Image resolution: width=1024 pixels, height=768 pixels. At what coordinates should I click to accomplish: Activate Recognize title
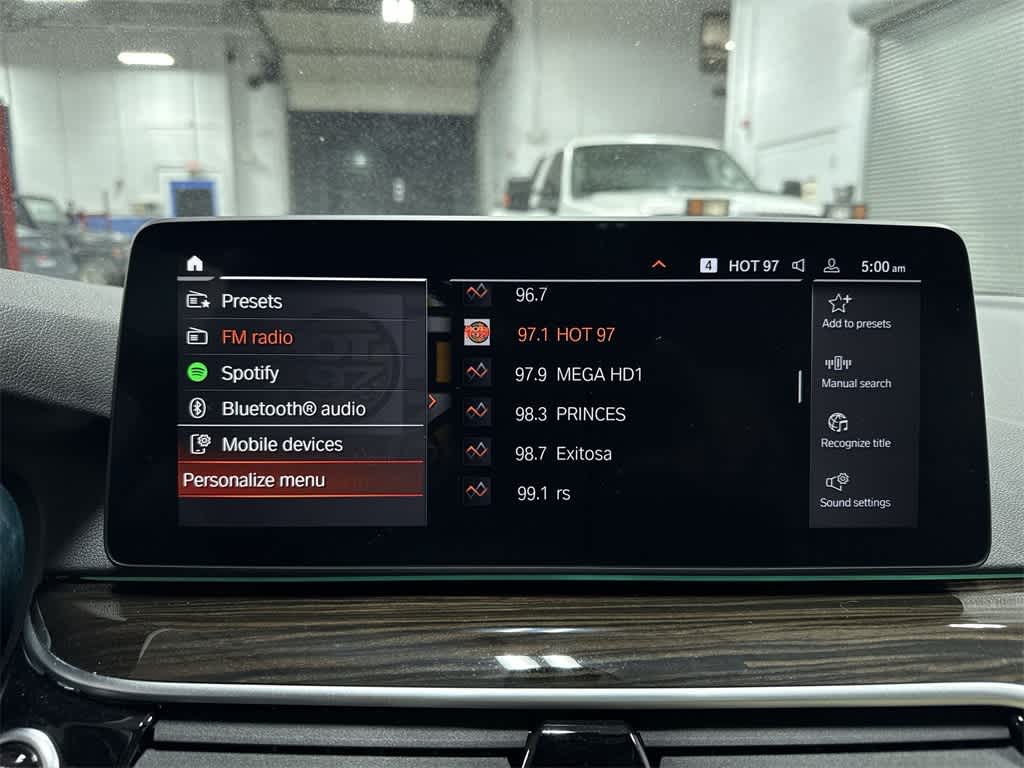click(x=855, y=431)
